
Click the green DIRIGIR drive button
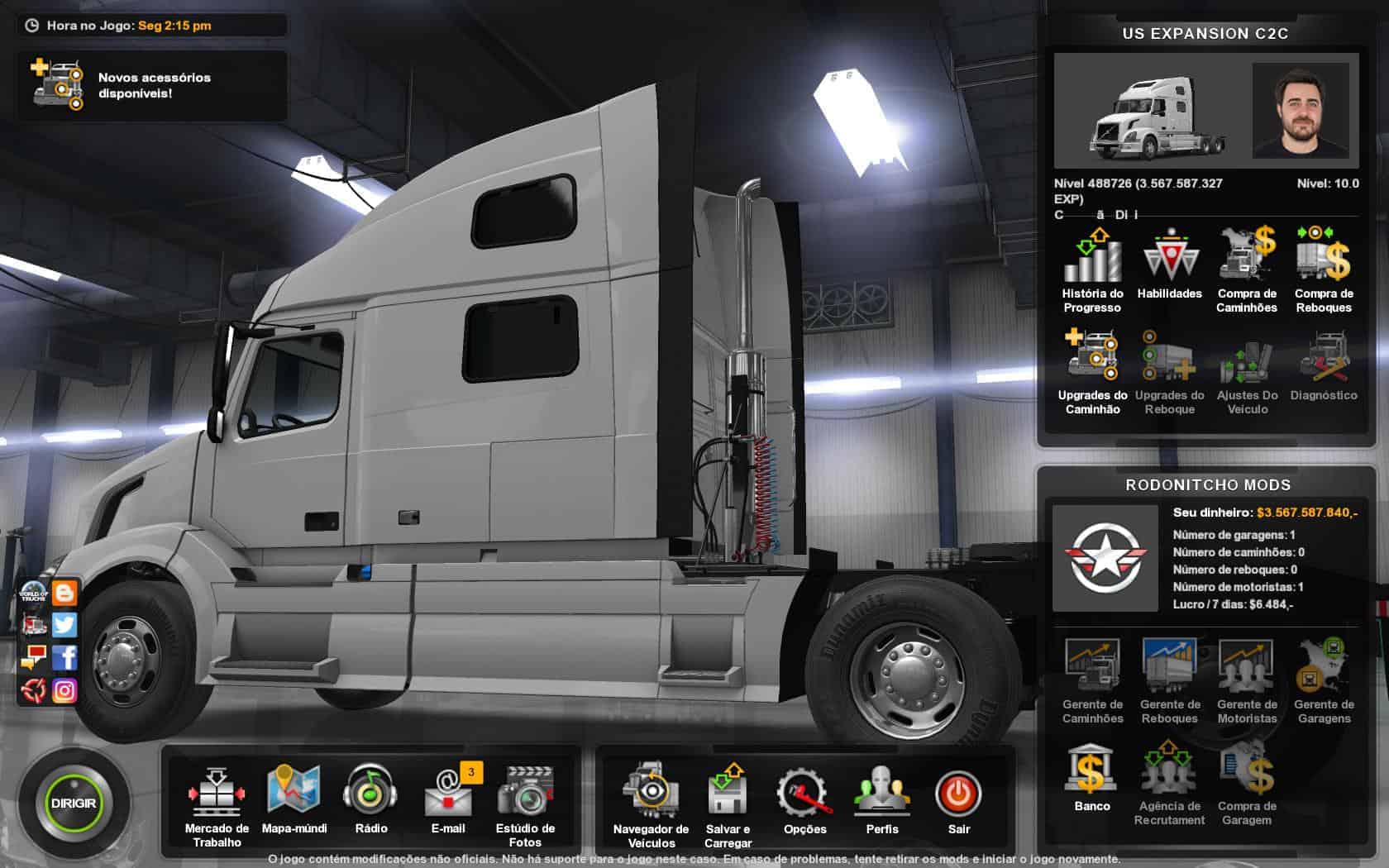[x=74, y=803]
